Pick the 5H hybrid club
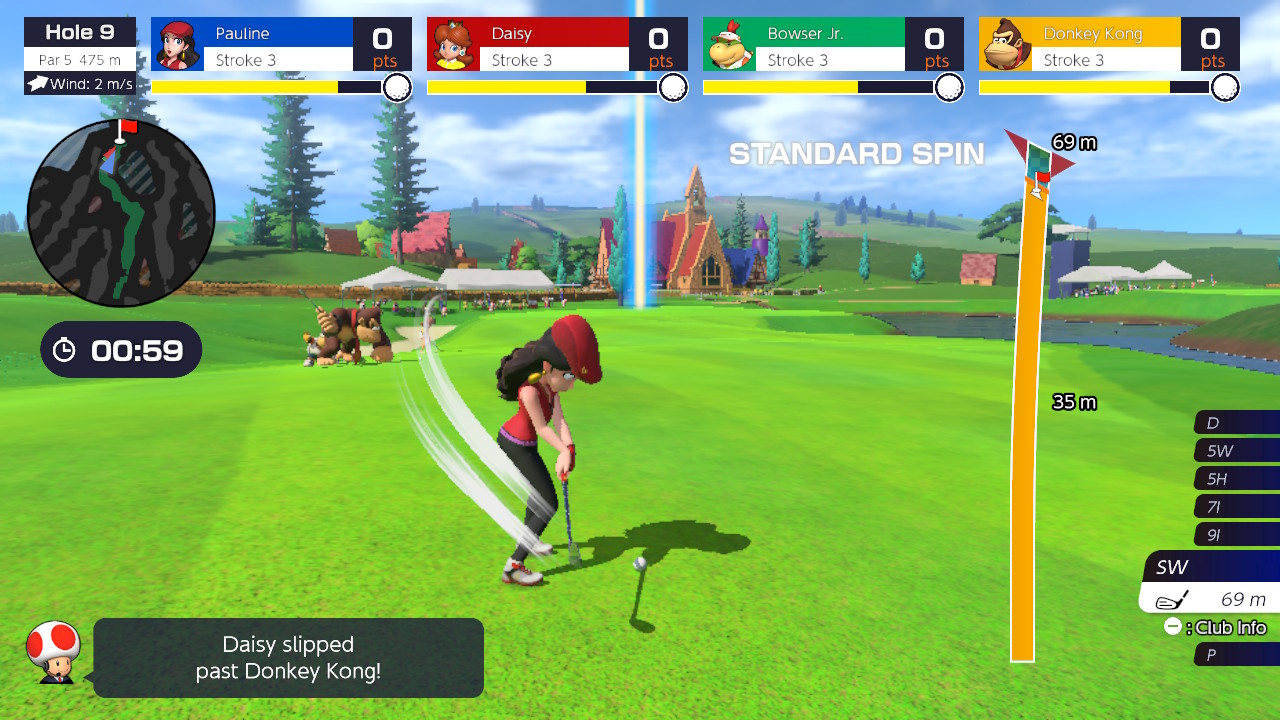 coord(1236,479)
